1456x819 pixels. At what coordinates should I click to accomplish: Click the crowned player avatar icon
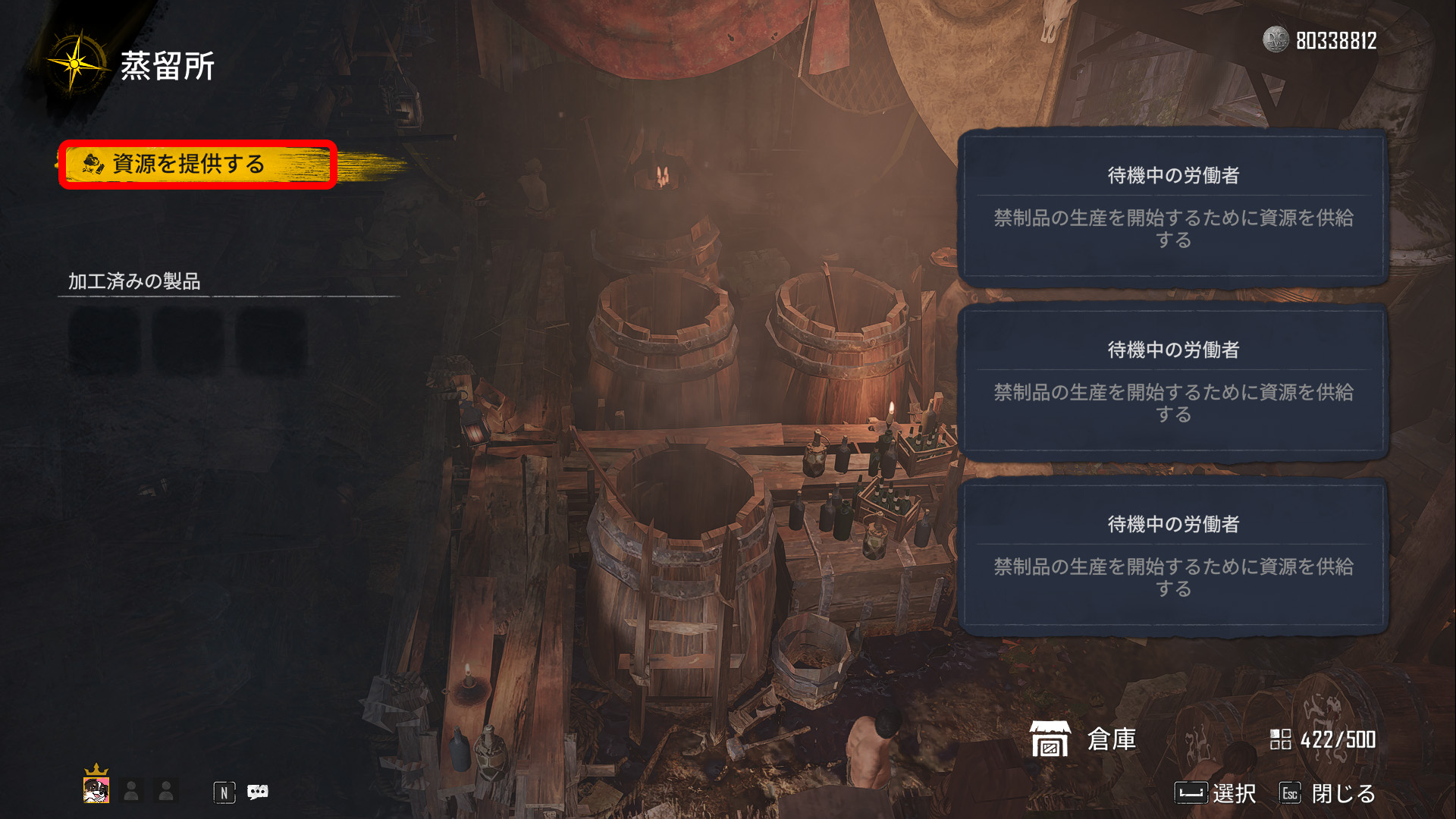(x=96, y=789)
